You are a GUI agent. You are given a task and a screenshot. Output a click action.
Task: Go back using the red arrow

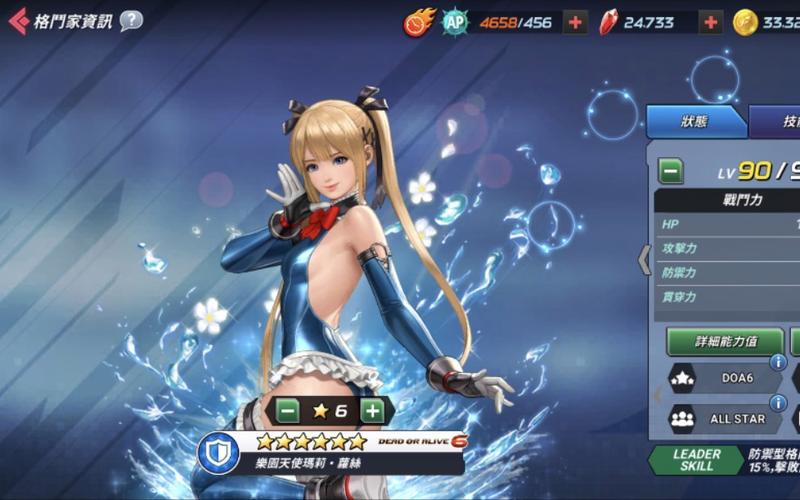pos(17,21)
